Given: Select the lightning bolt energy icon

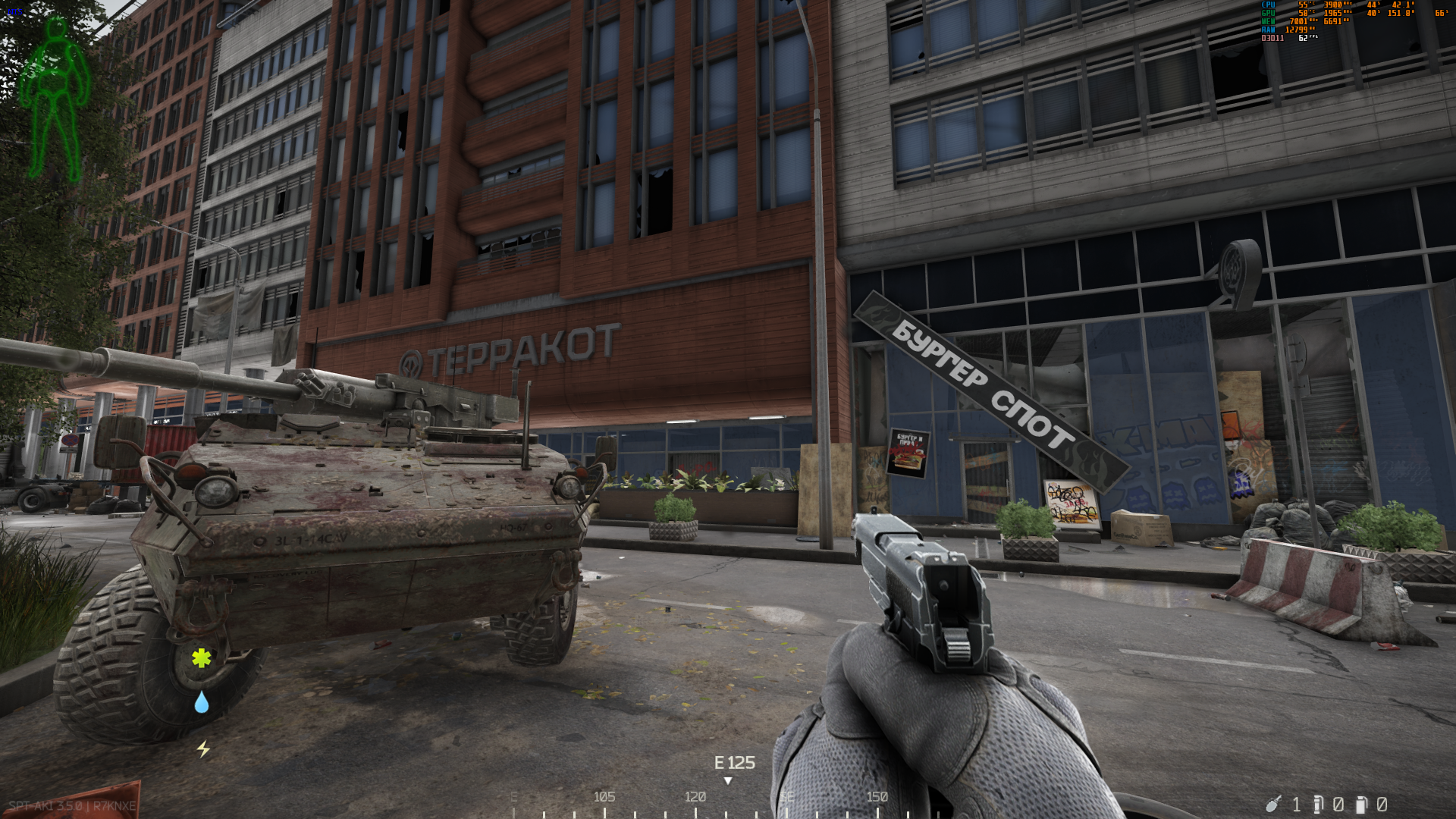Looking at the screenshot, I should 203,749.
